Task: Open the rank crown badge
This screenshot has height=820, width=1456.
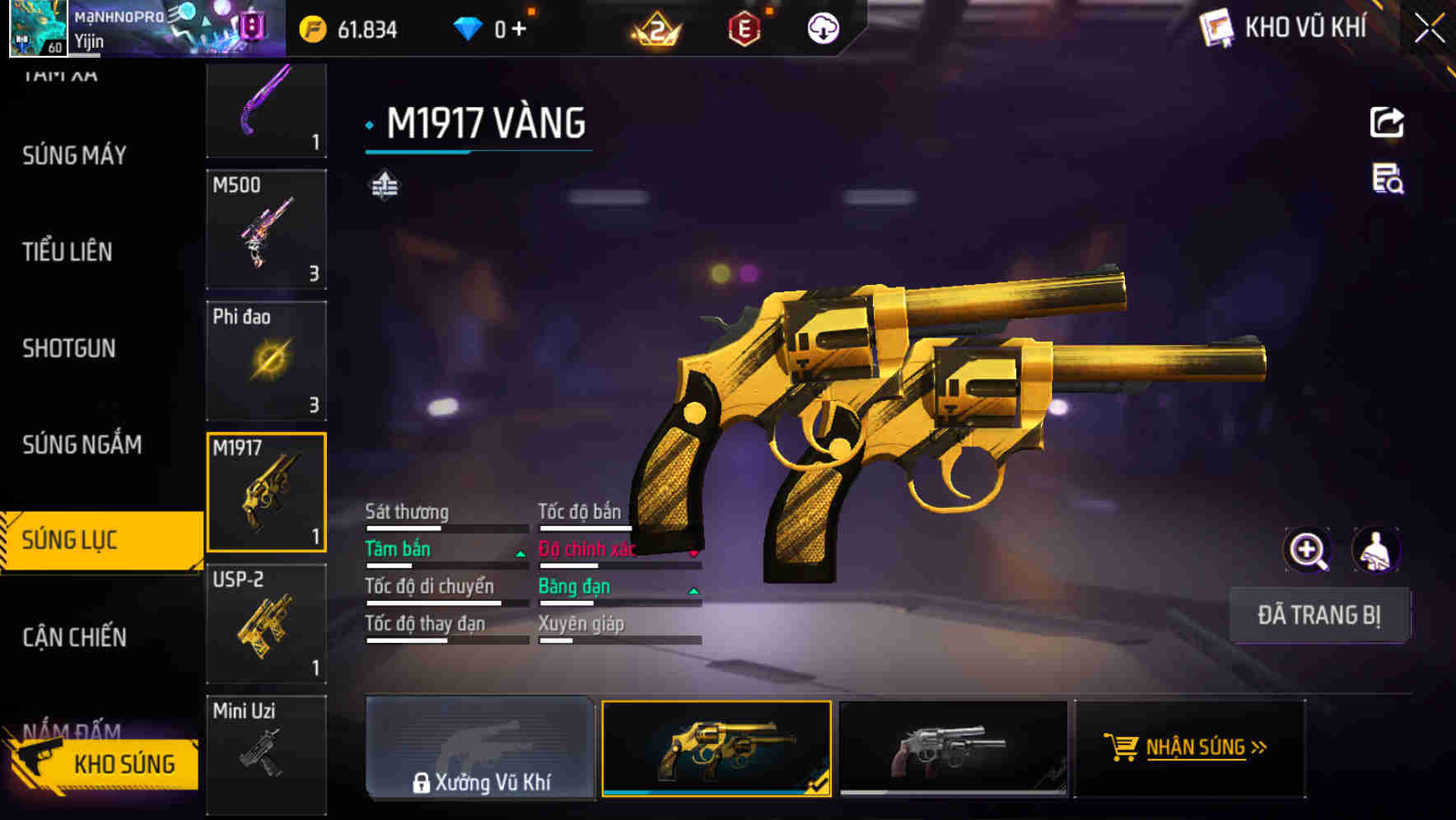Action: tap(653, 29)
